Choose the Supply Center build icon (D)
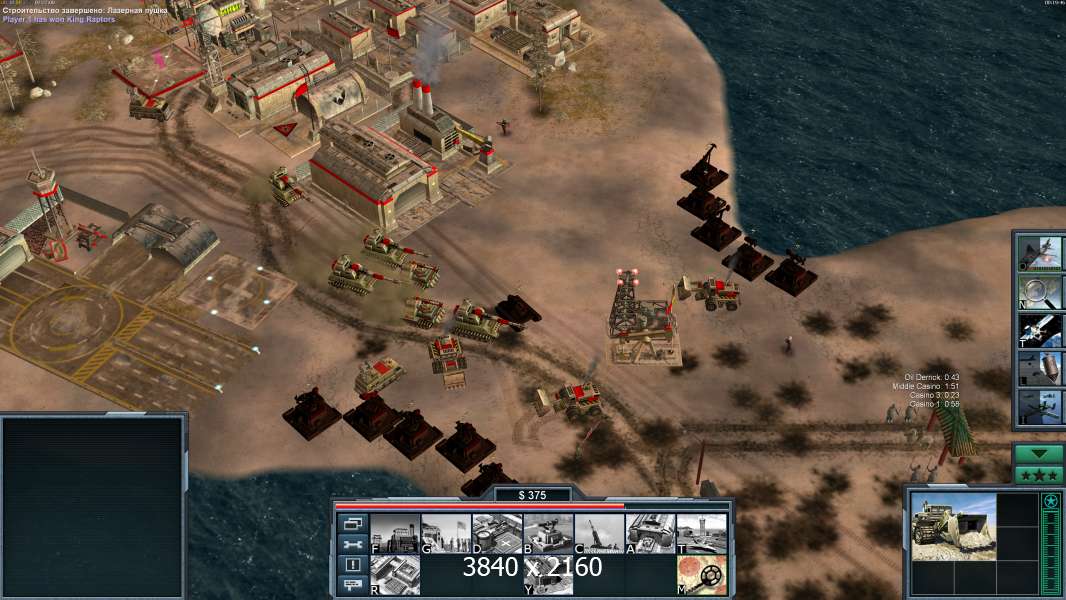1066x600 pixels. click(497, 534)
